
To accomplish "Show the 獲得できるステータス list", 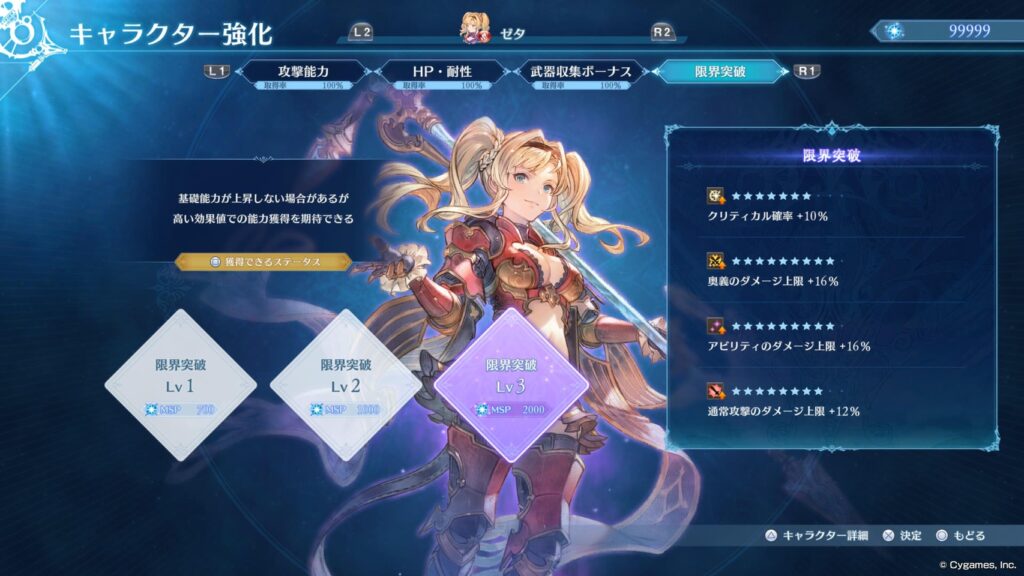I will tap(264, 261).
